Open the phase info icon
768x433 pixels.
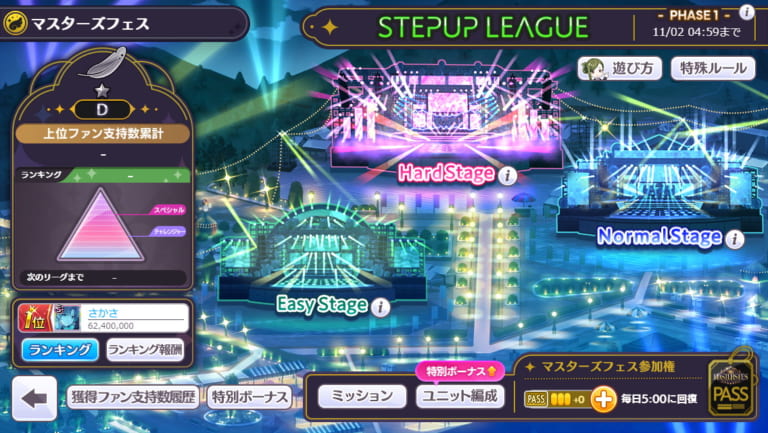746,12
